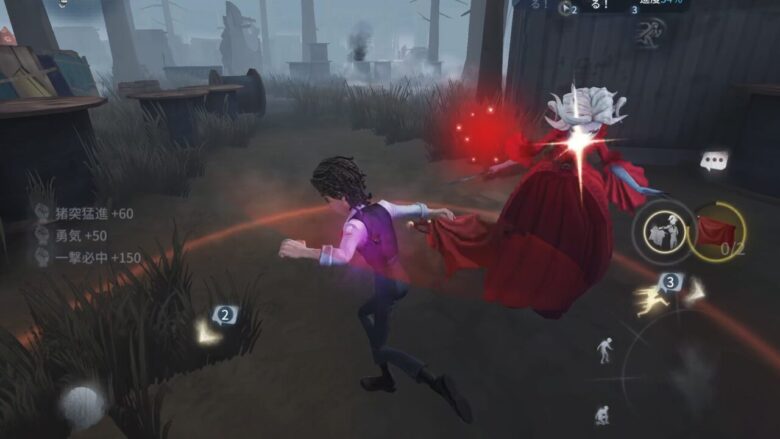
Task: Switch to the crouching stance icon
Action: tap(602, 413)
